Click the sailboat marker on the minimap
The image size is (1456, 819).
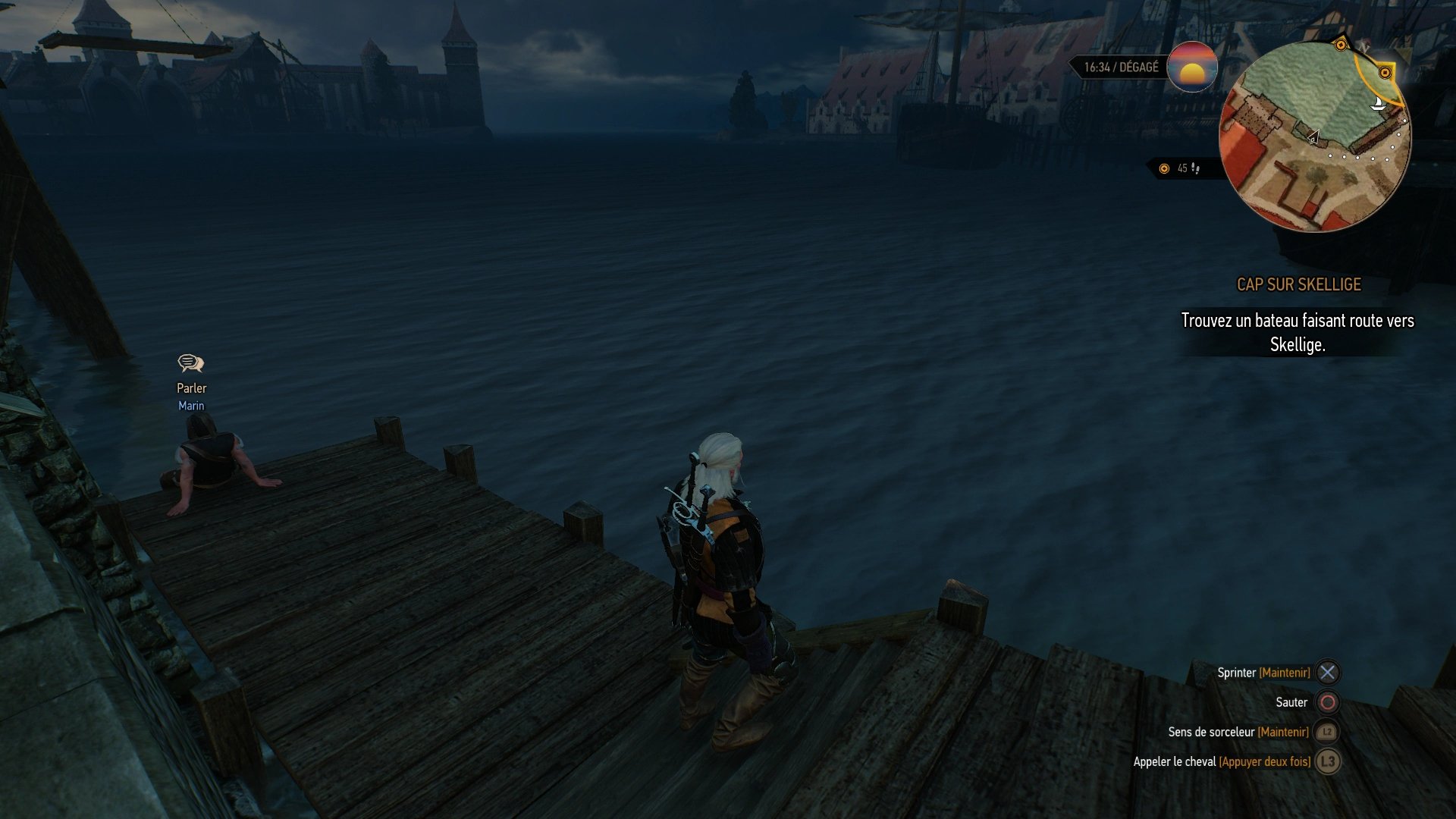pos(1378,103)
